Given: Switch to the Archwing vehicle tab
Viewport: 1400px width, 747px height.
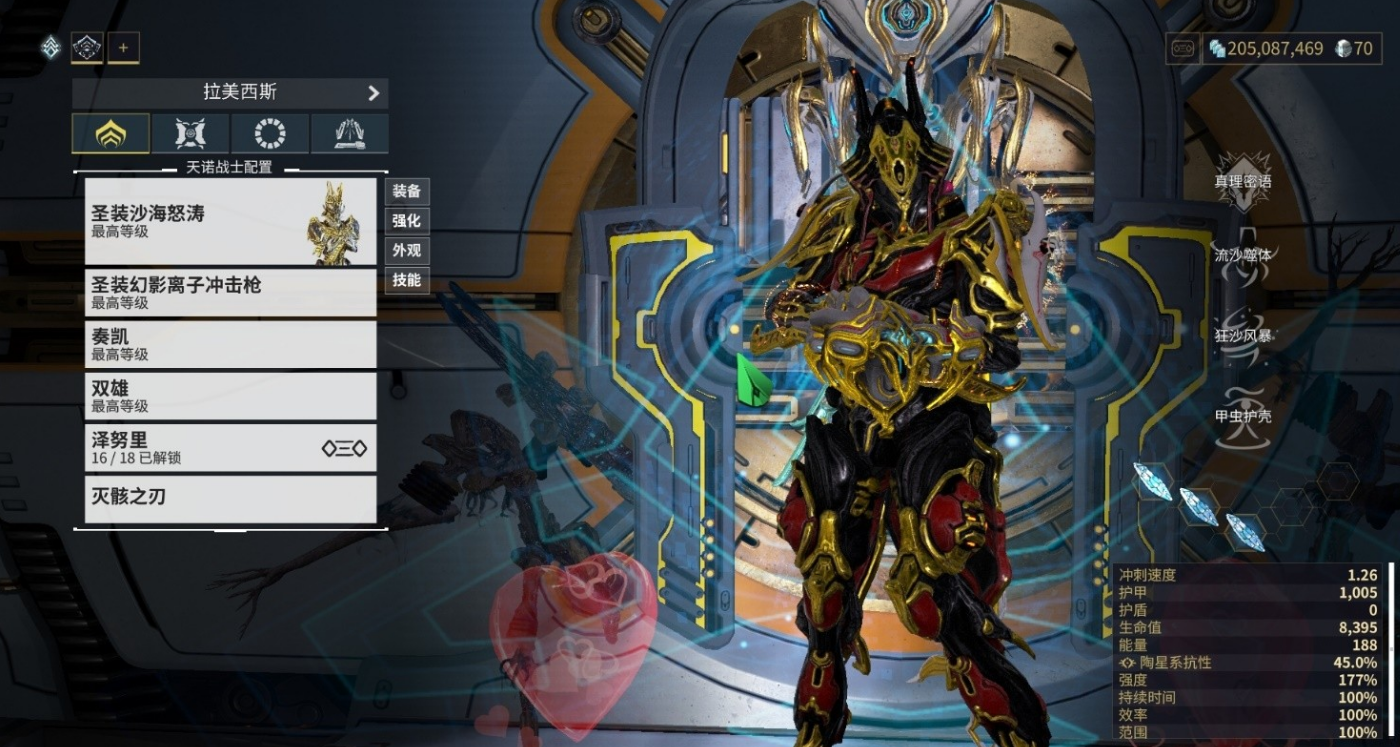Looking at the screenshot, I should tap(349, 133).
